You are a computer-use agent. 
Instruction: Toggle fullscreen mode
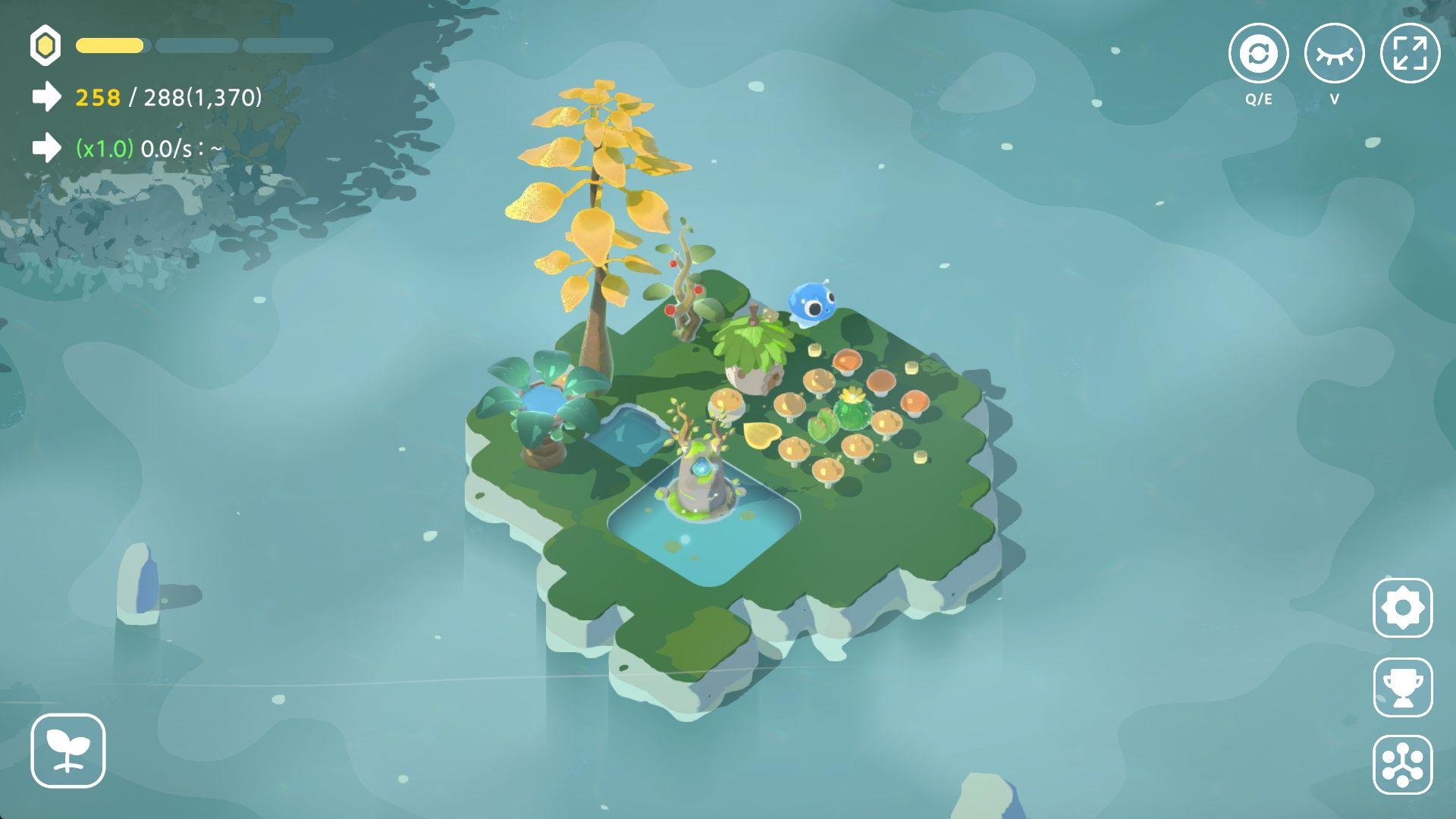pos(1410,54)
